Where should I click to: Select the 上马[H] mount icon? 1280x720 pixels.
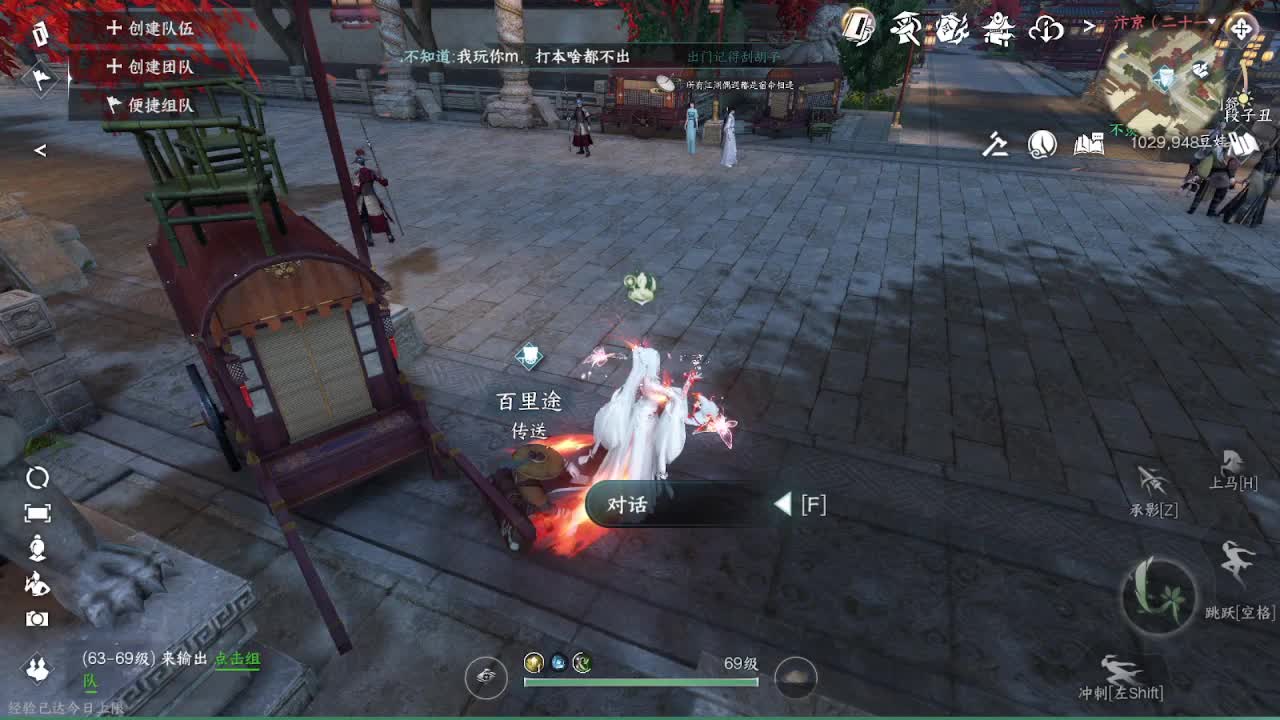(1232, 467)
